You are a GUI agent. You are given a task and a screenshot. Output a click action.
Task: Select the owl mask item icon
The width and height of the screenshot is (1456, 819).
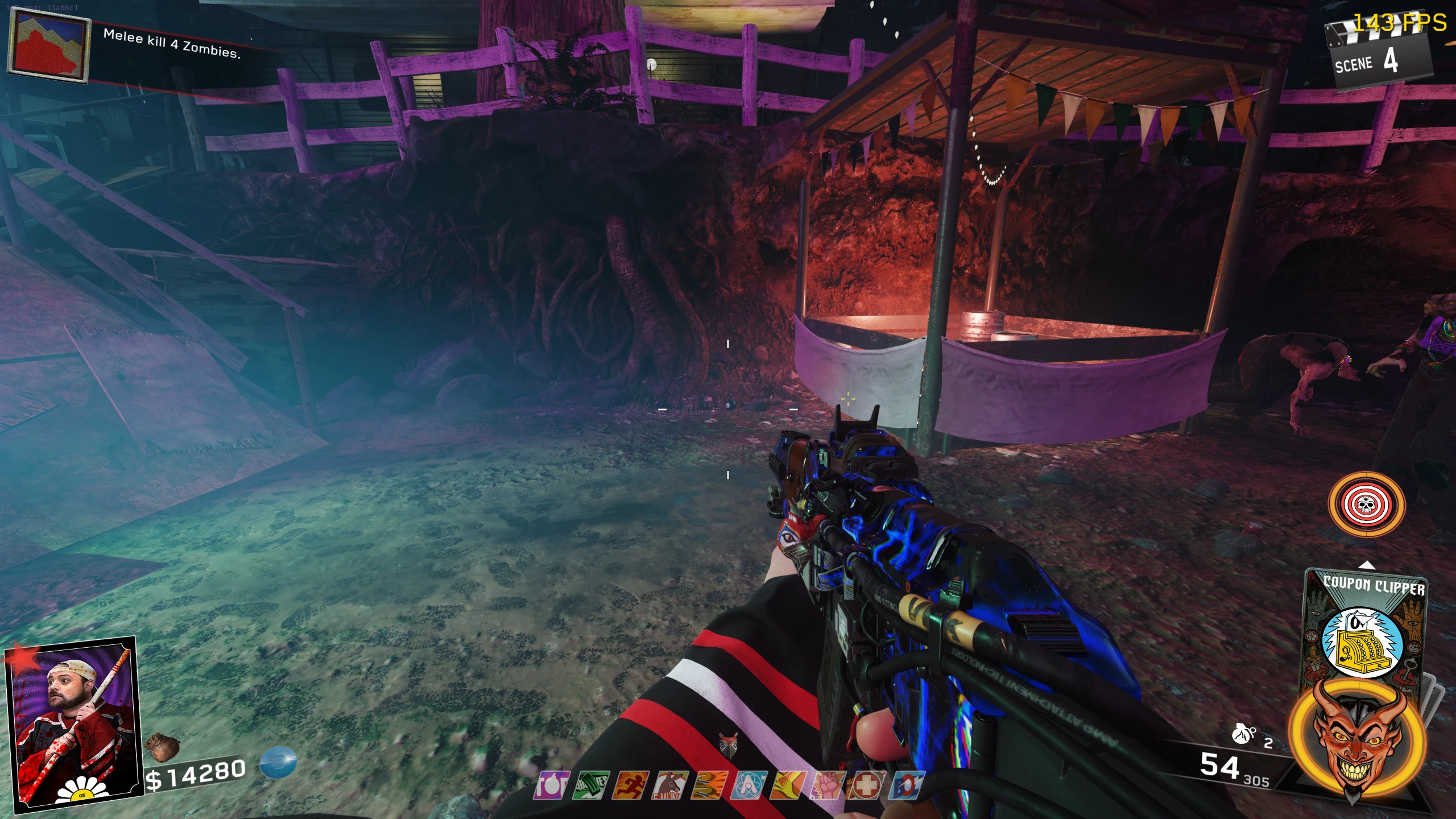[729, 744]
